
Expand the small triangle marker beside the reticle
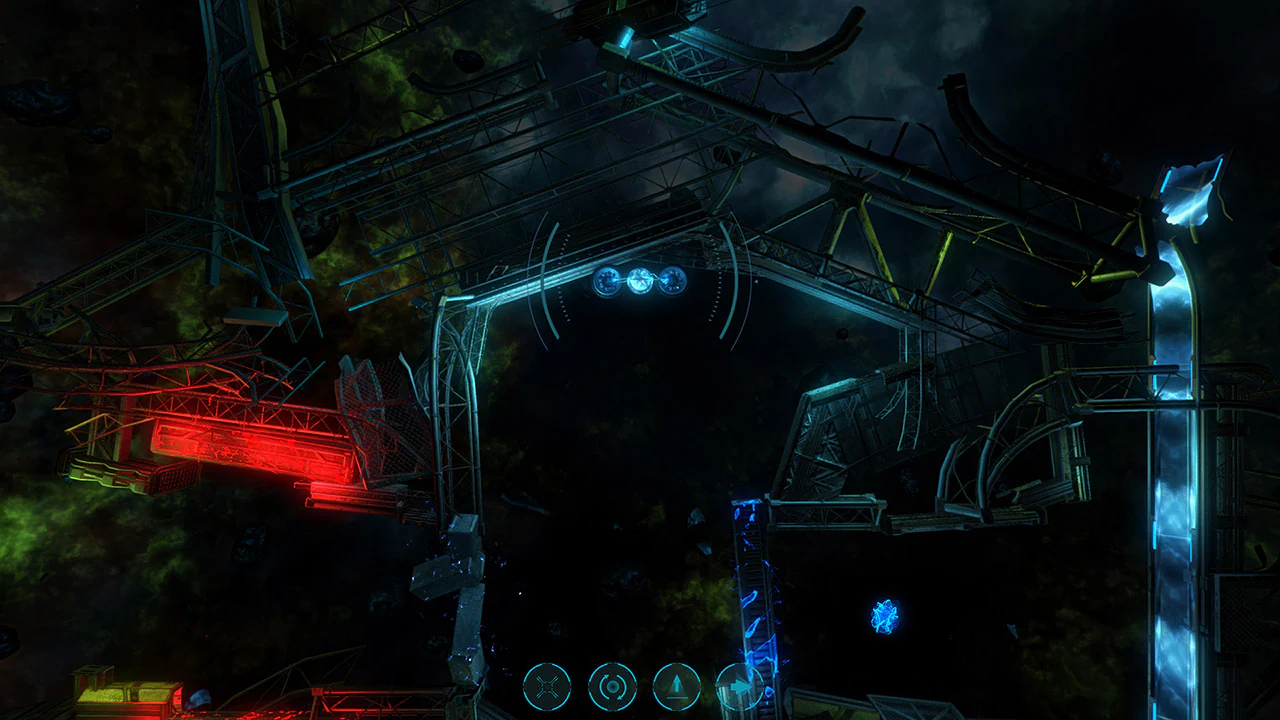tap(756, 281)
